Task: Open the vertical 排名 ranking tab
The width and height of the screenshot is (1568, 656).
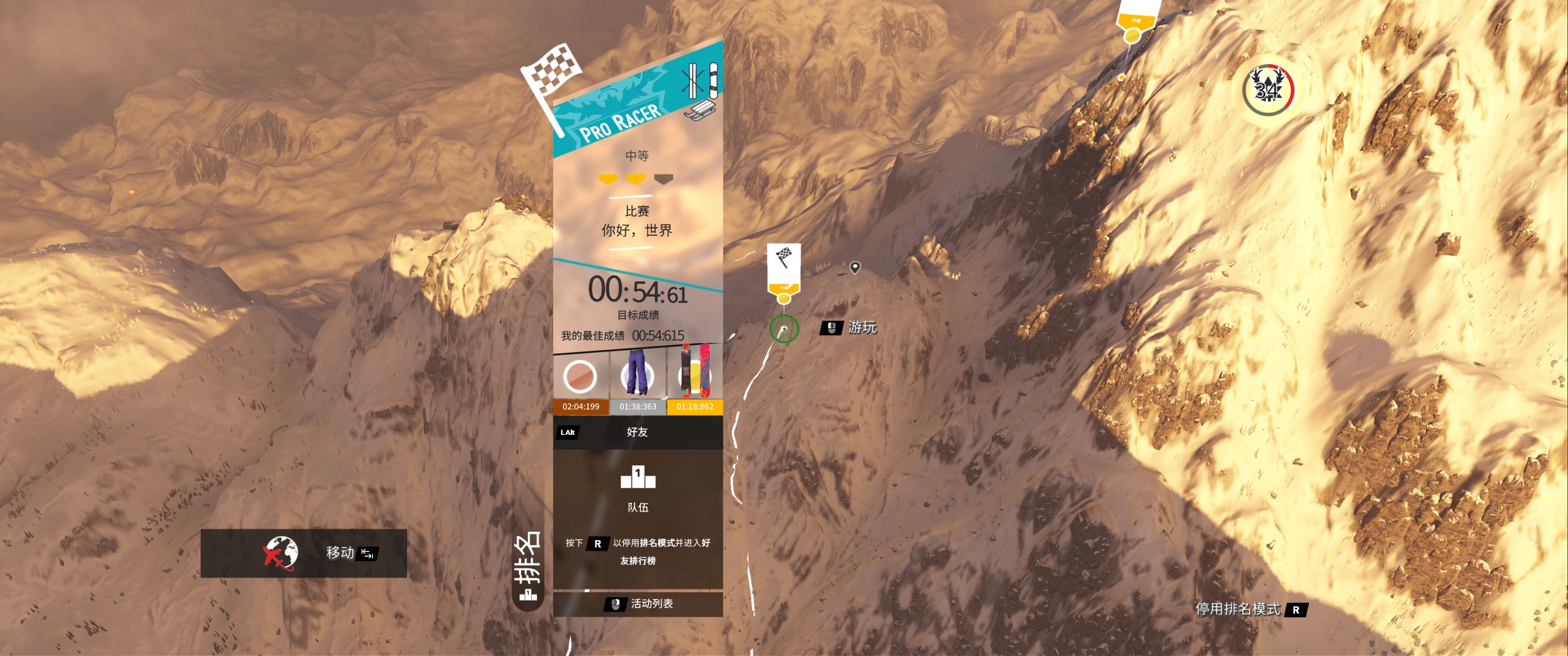Action: point(528,567)
